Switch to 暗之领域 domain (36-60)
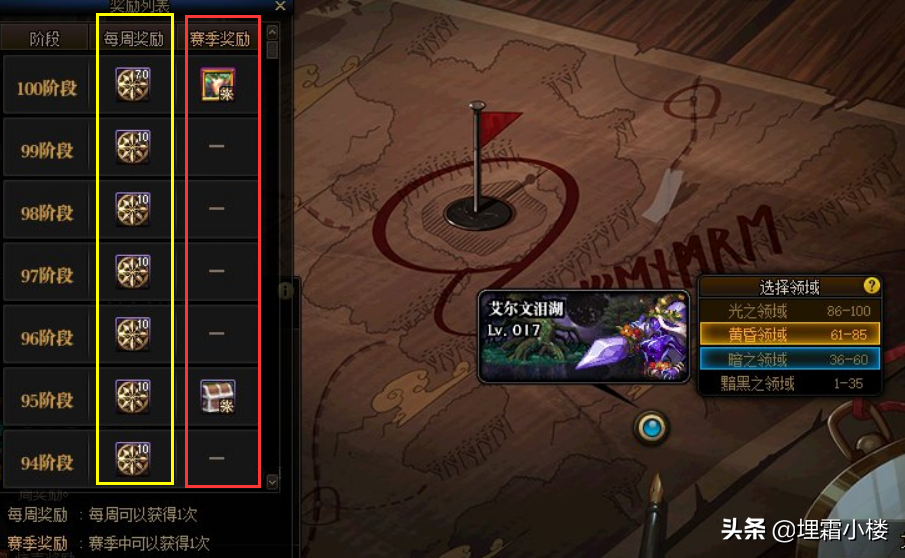 789,358
